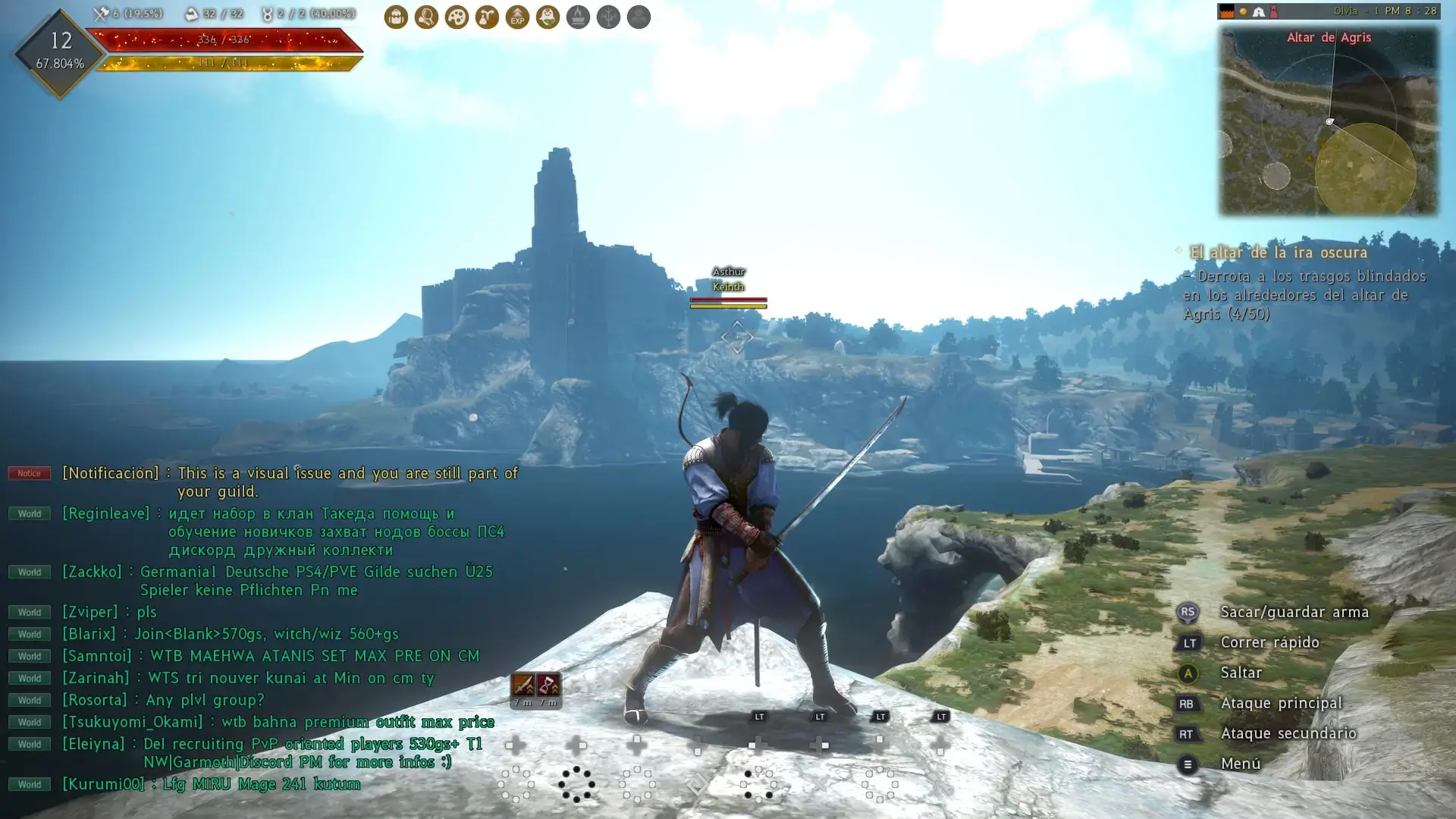This screenshot has width=1456, height=819.
Task: Toggle the grayed-out campfire icon
Action: coord(579,17)
